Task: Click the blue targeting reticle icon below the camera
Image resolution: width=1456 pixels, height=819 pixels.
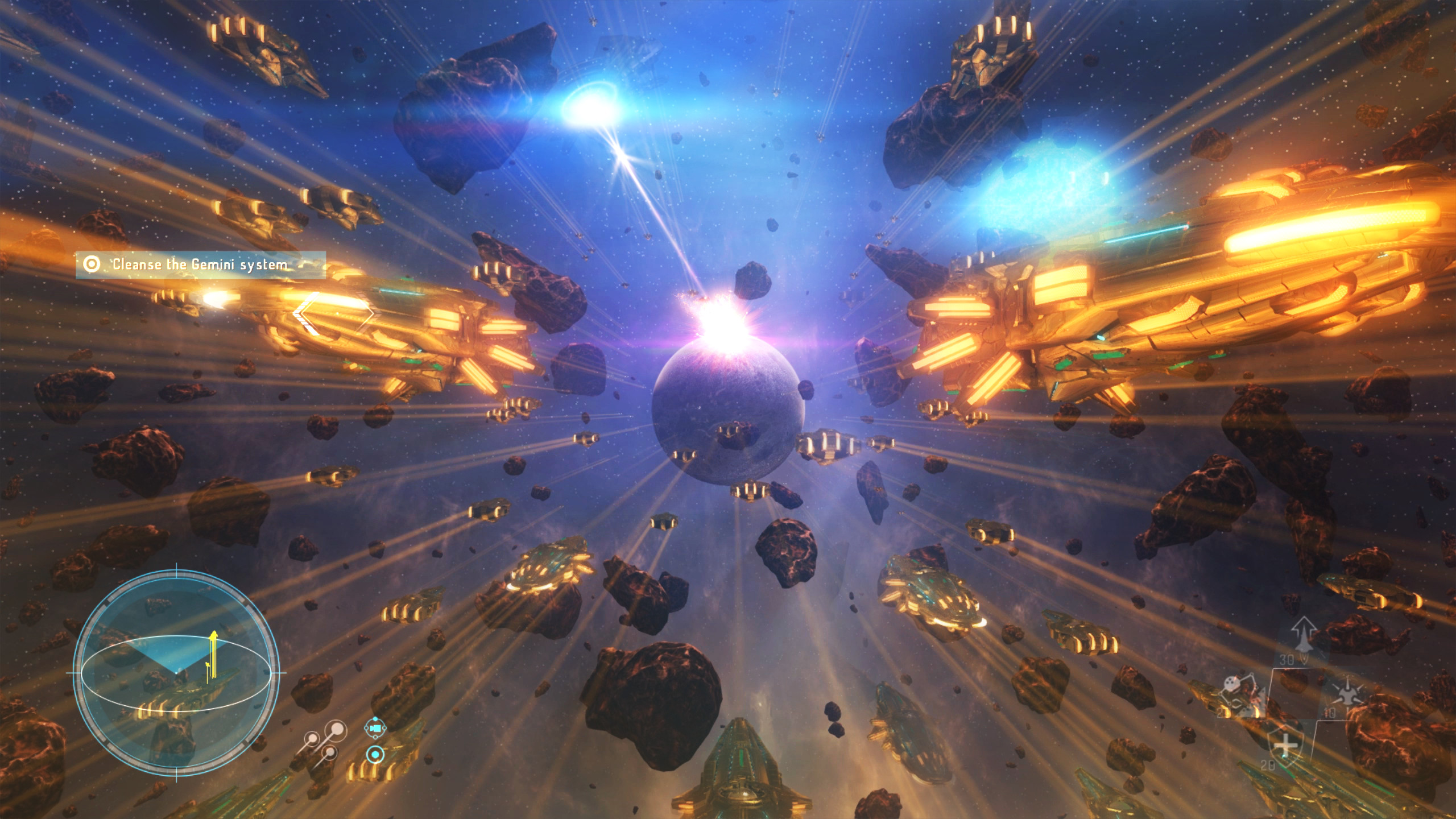Action: 375,755
